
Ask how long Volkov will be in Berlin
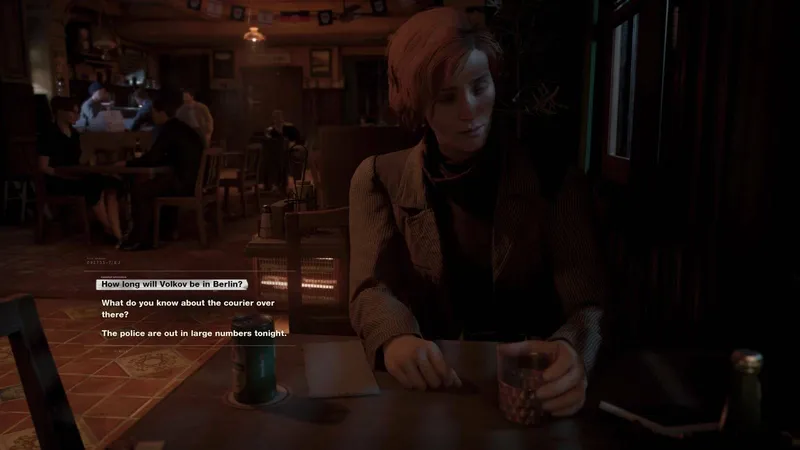[x=174, y=285]
